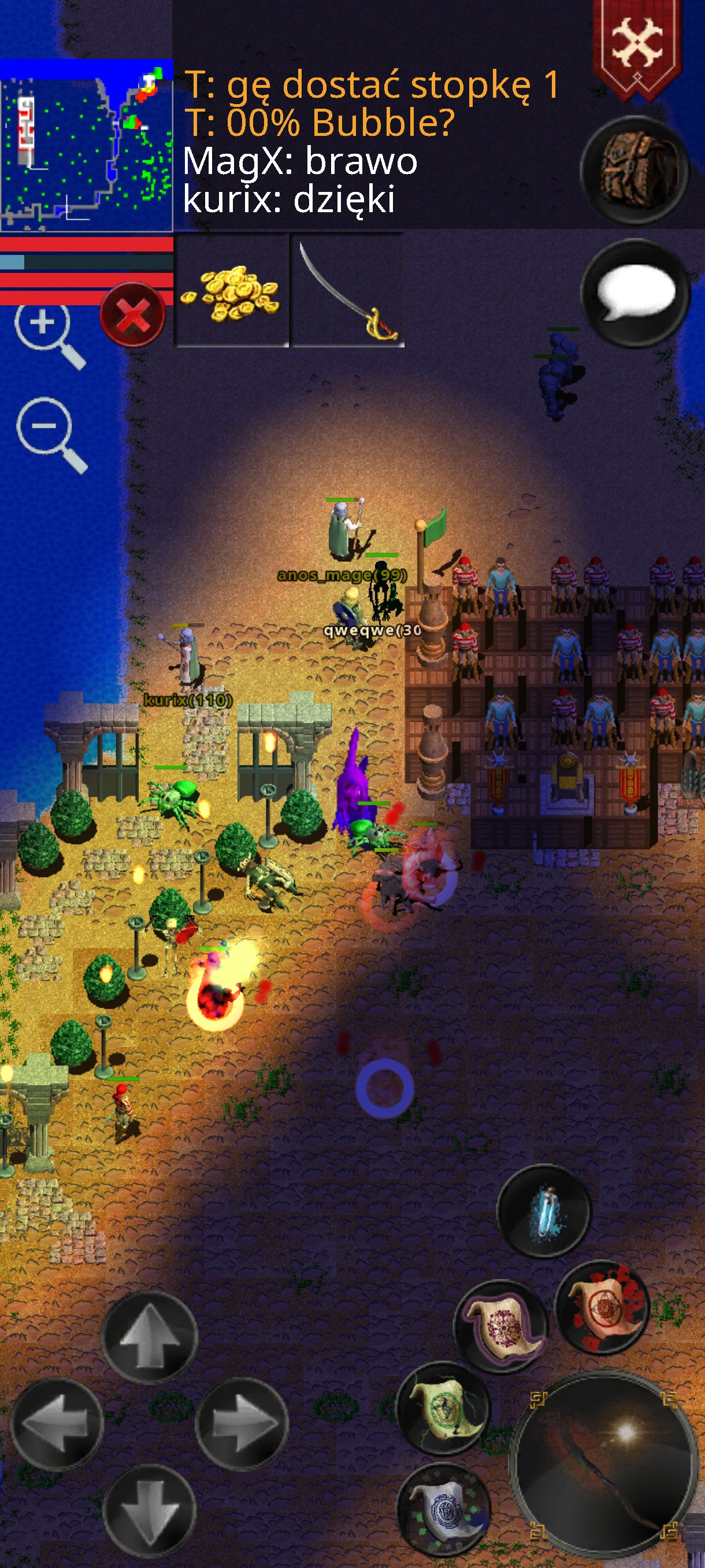
Task: Select the curved saber slot
Action: click(x=348, y=291)
